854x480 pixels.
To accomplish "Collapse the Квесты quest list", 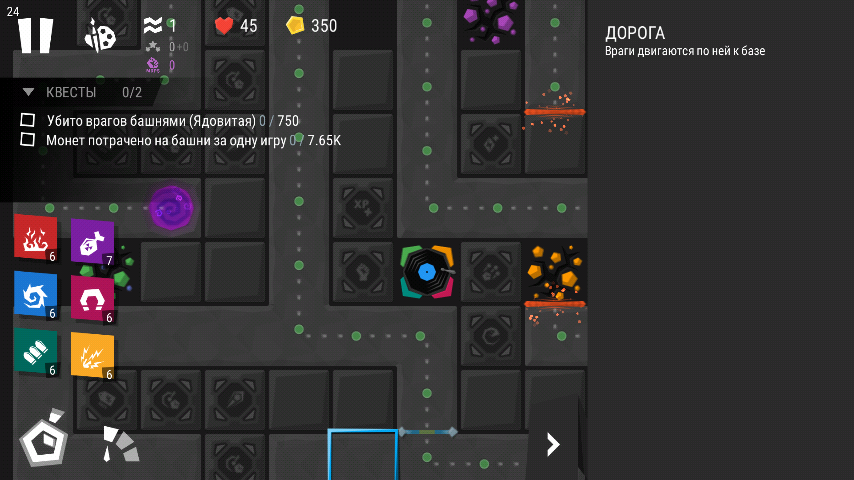I will tap(29, 92).
